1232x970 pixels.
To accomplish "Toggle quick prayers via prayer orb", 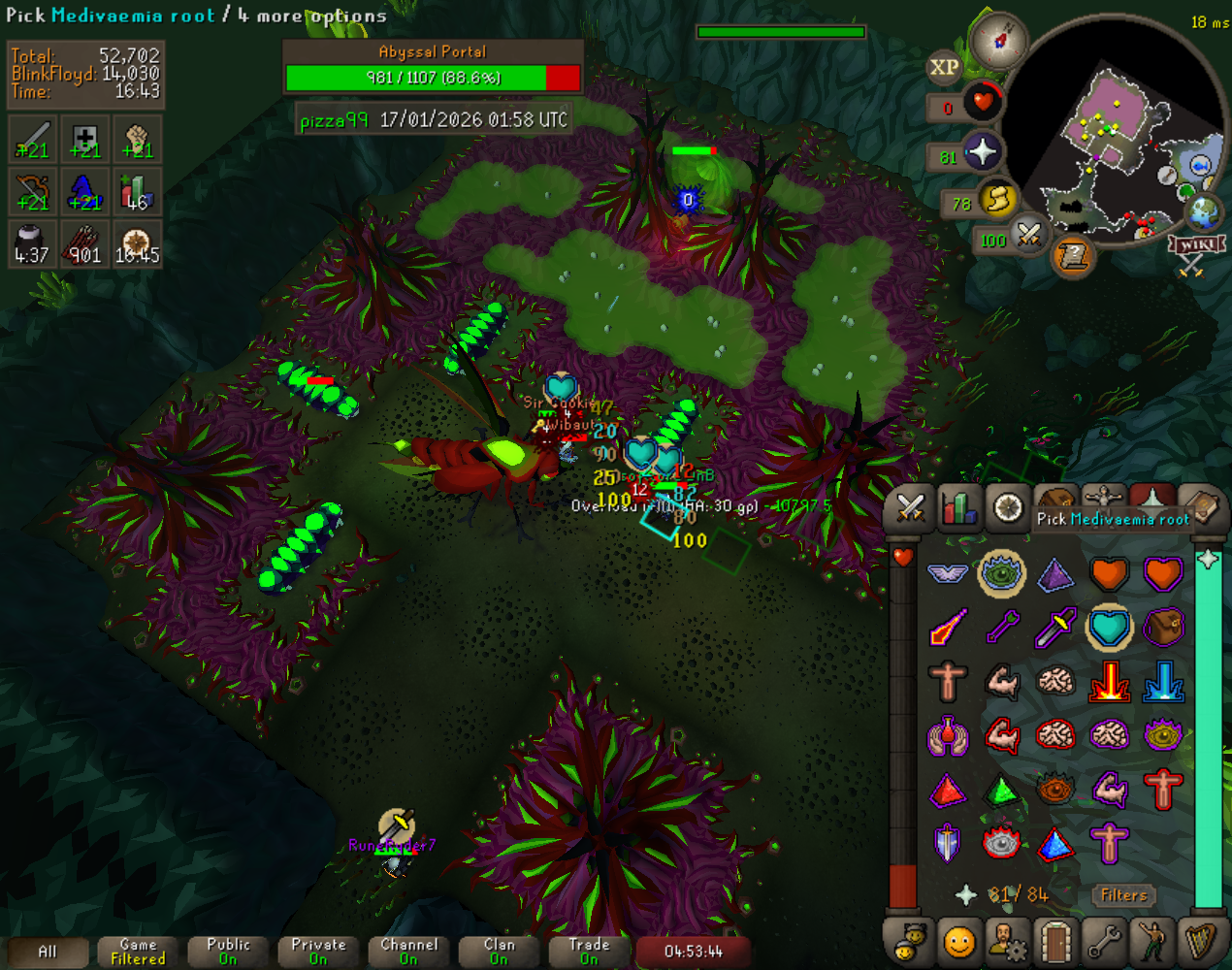I will pos(981,153).
